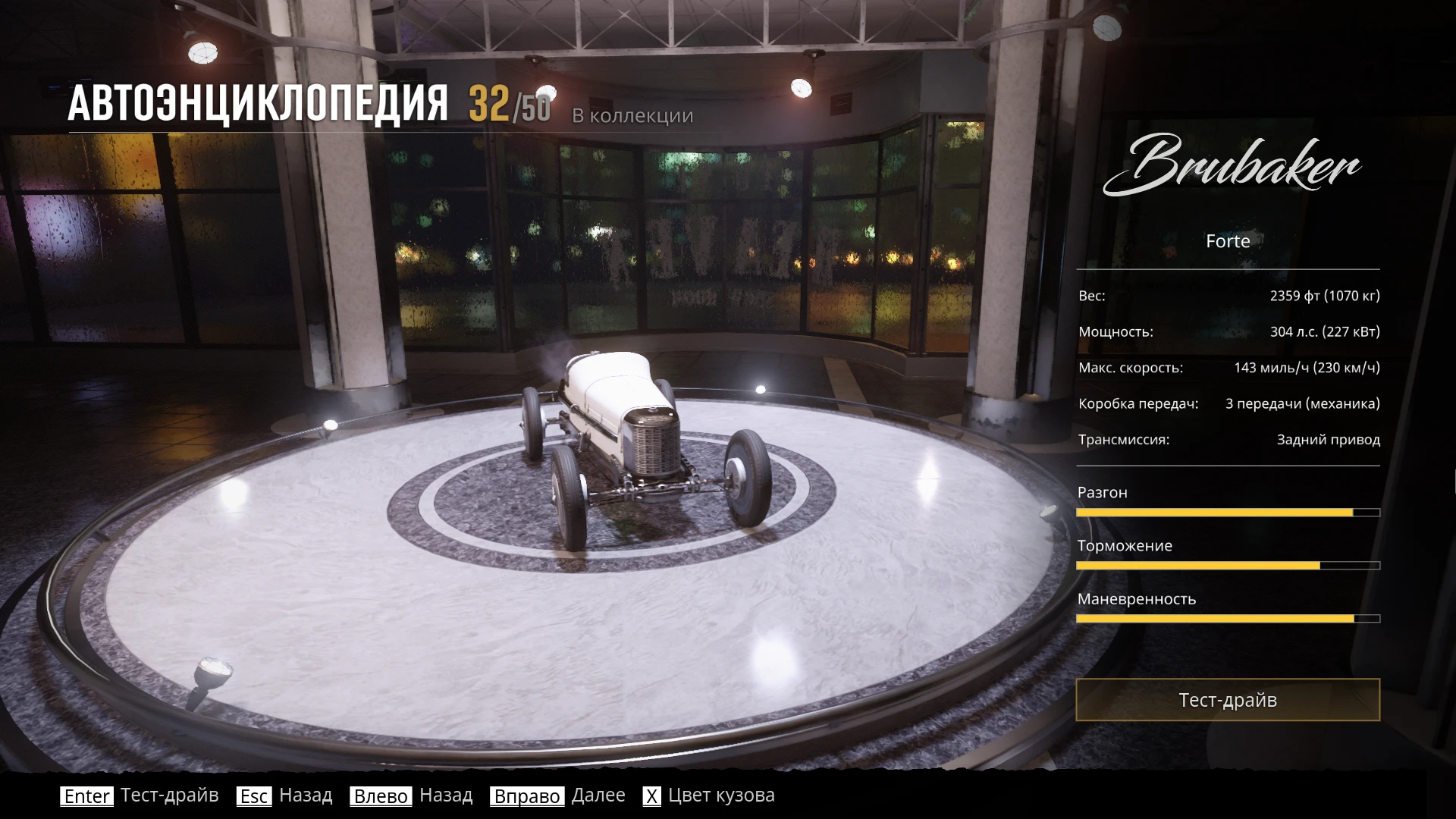Toggle the В коллекции collection status
This screenshot has height=819, width=1456.
pos(632,116)
